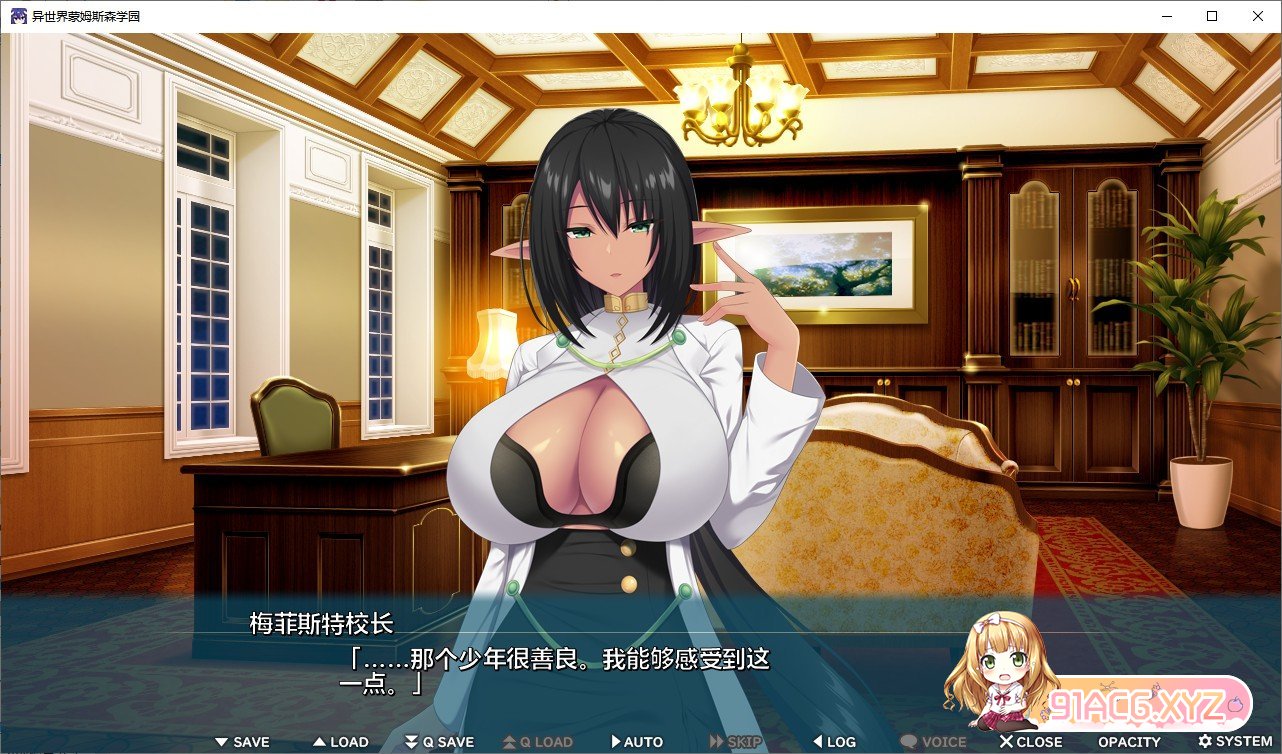The height and width of the screenshot is (754, 1282).
Task: Open the SAVE menu
Action: (x=243, y=742)
